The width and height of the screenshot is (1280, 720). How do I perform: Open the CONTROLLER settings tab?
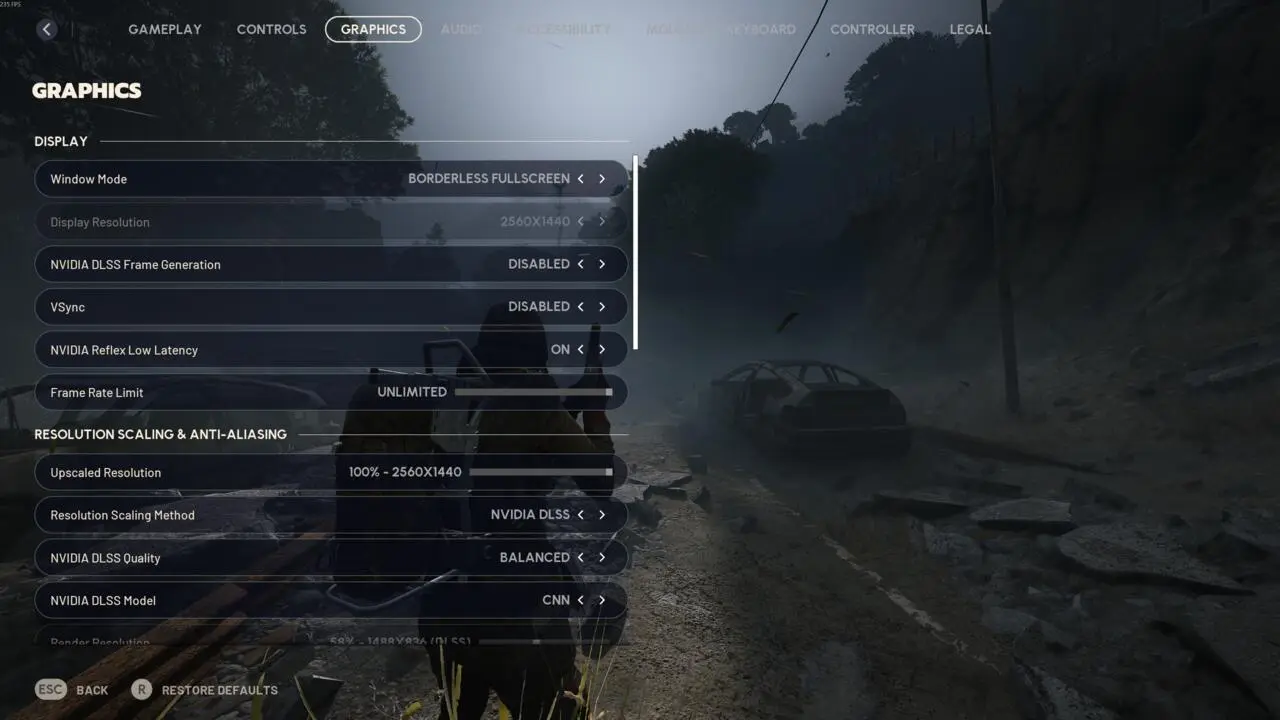pyautogui.click(x=872, y=29)
